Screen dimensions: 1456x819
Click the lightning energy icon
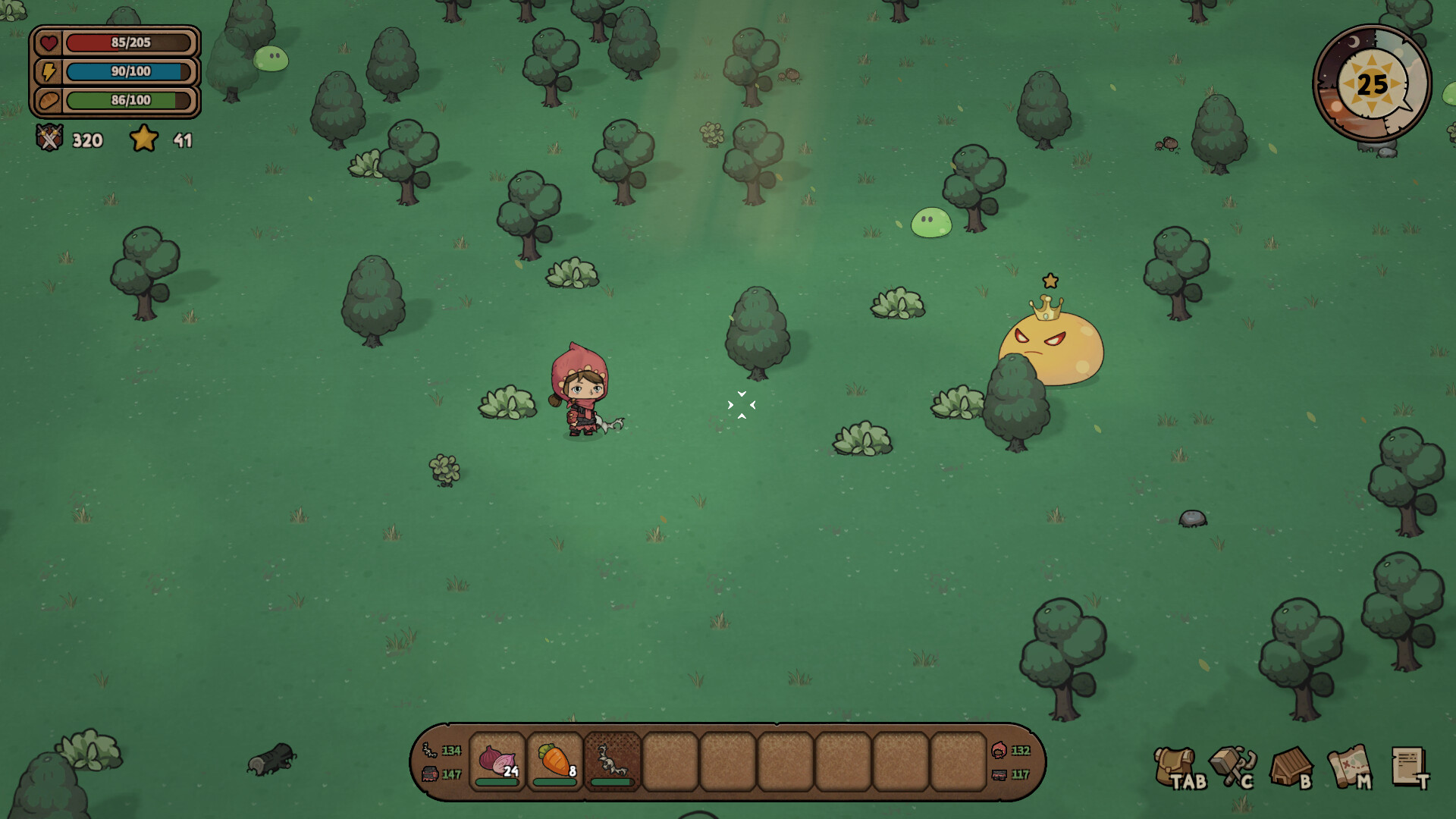click(48, 72)
